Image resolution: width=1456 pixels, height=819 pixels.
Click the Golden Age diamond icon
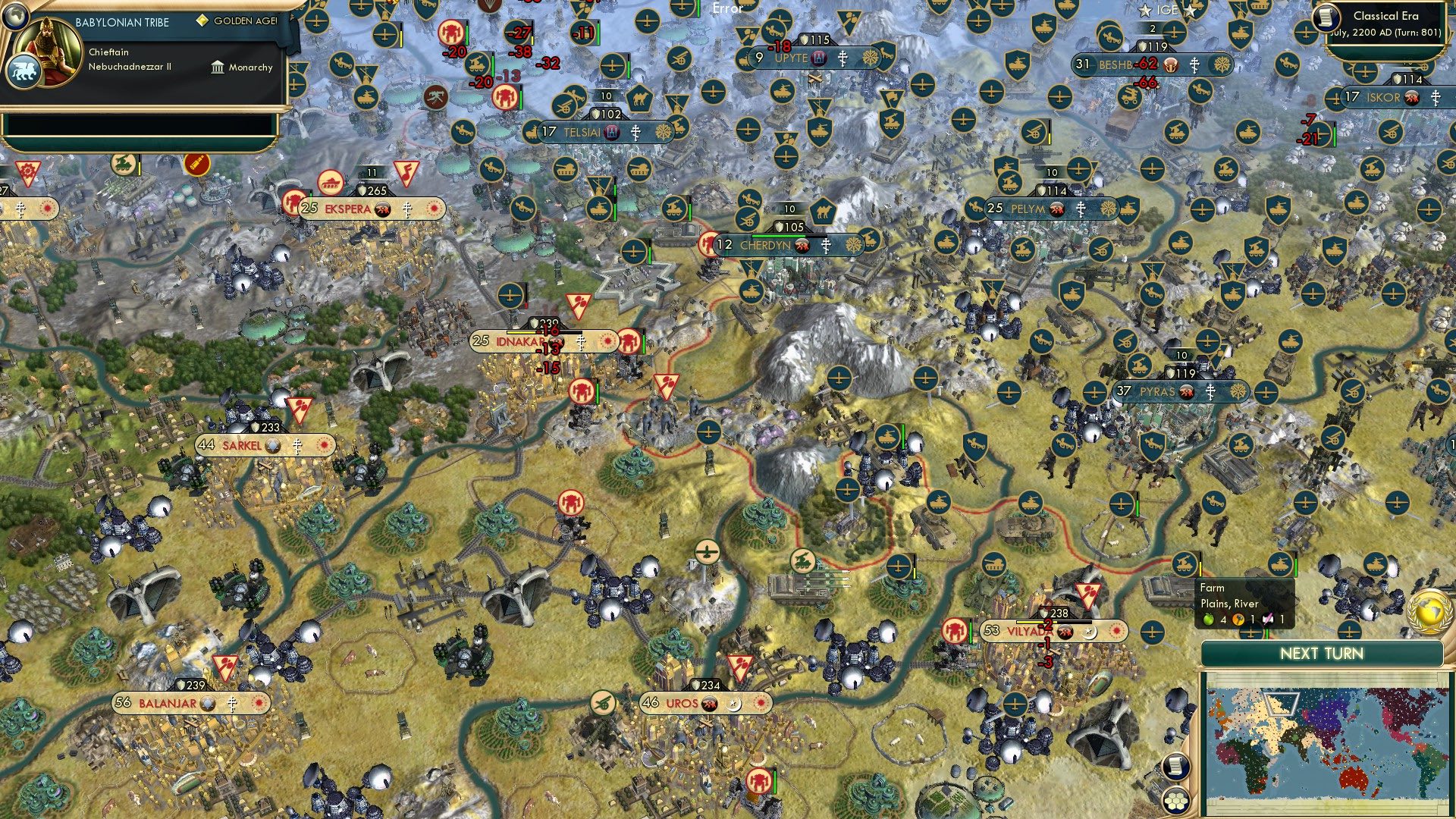(x=202, y=20)
